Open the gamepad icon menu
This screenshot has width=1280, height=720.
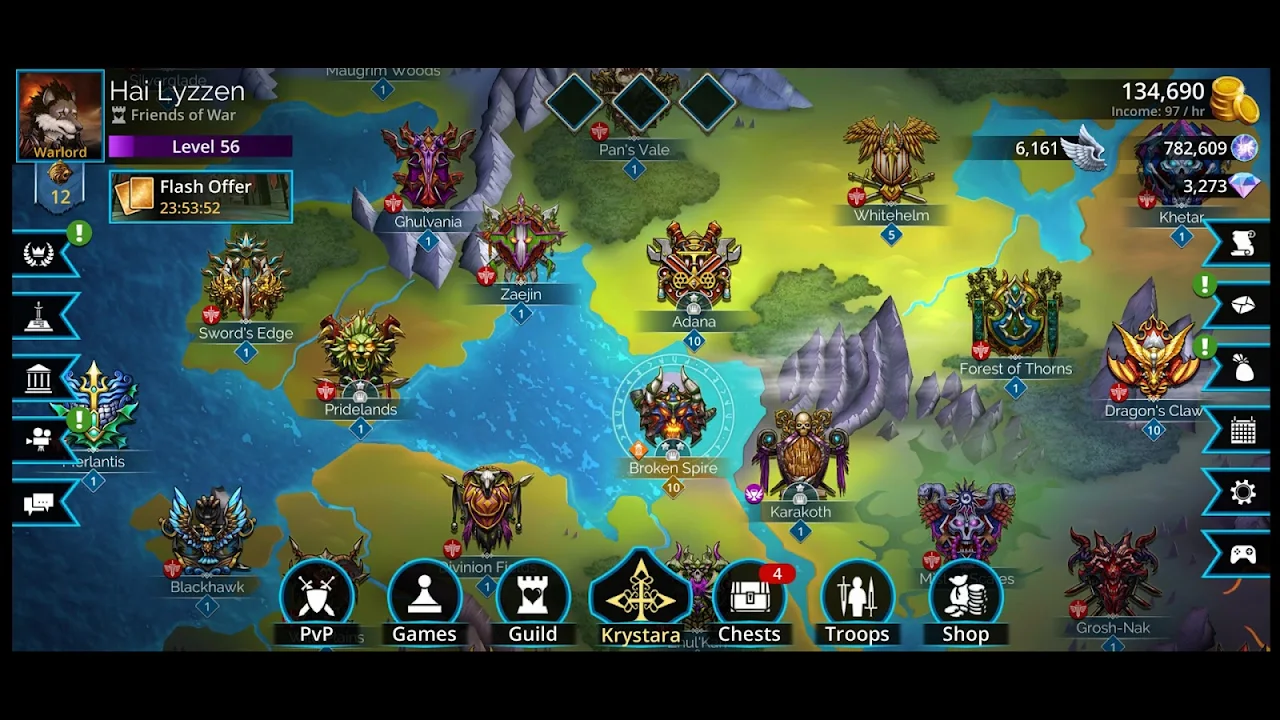1243,555
